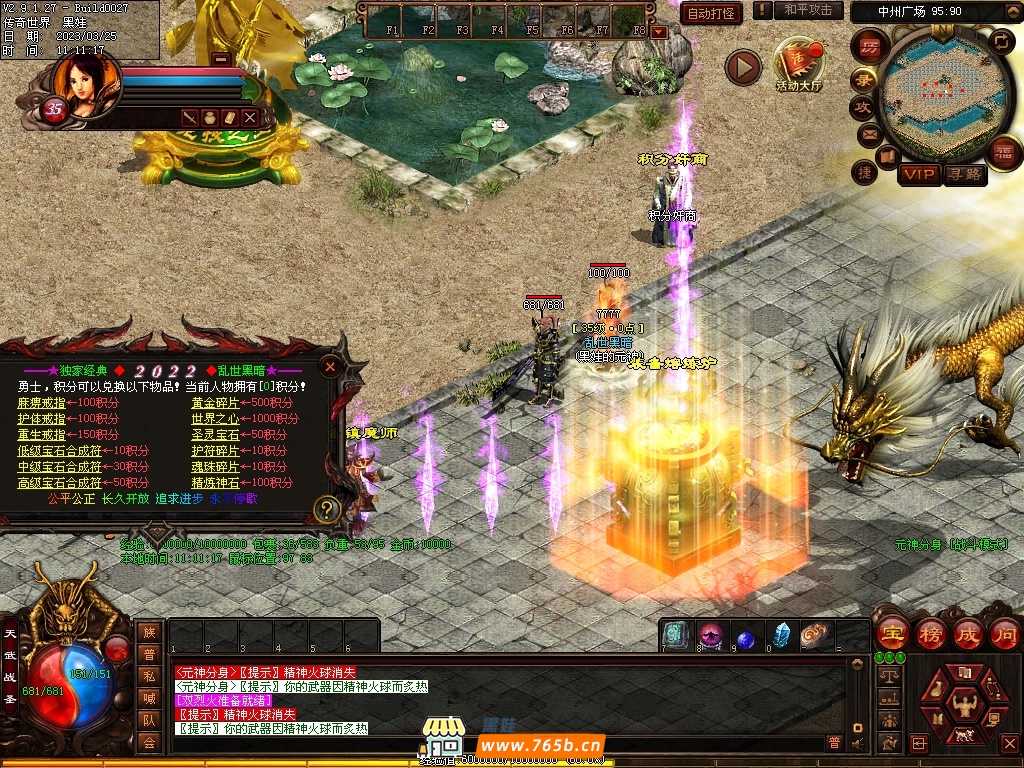Open the 福 welfare button
The height and width of the screenshot is (768, 1024).
click(1002, 153)
